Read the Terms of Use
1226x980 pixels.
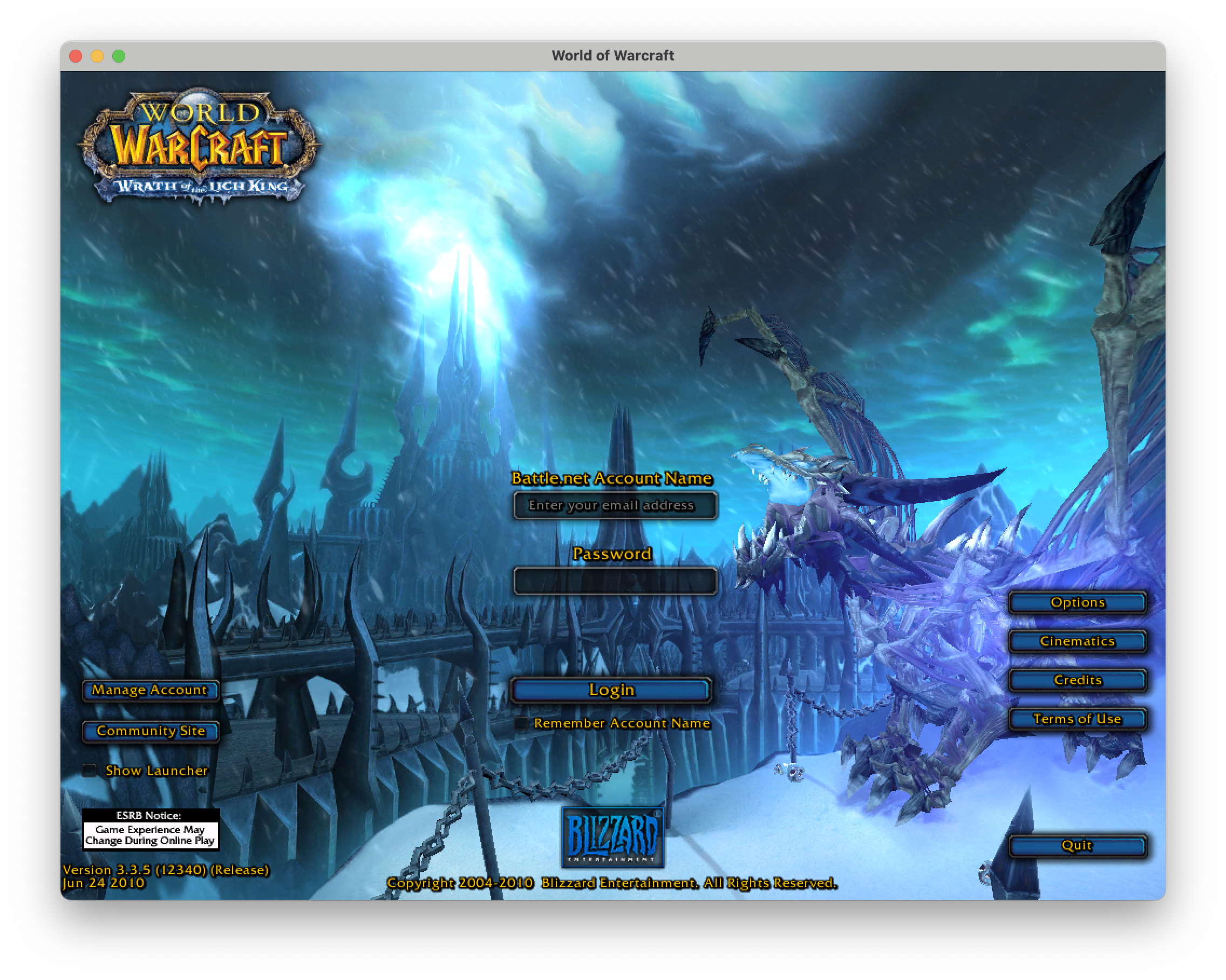1077,719
